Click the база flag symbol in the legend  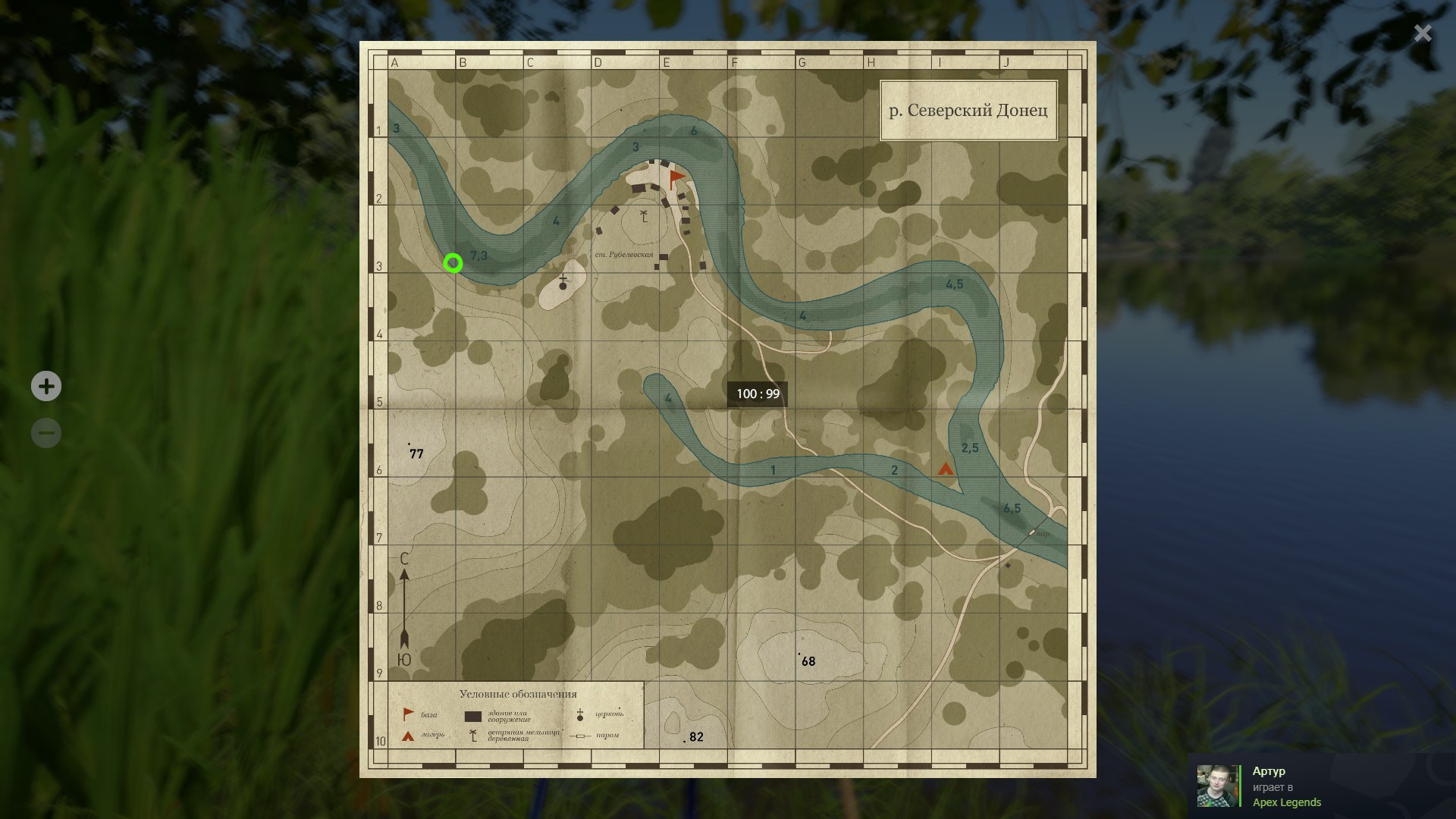click(x=407, y=713)
